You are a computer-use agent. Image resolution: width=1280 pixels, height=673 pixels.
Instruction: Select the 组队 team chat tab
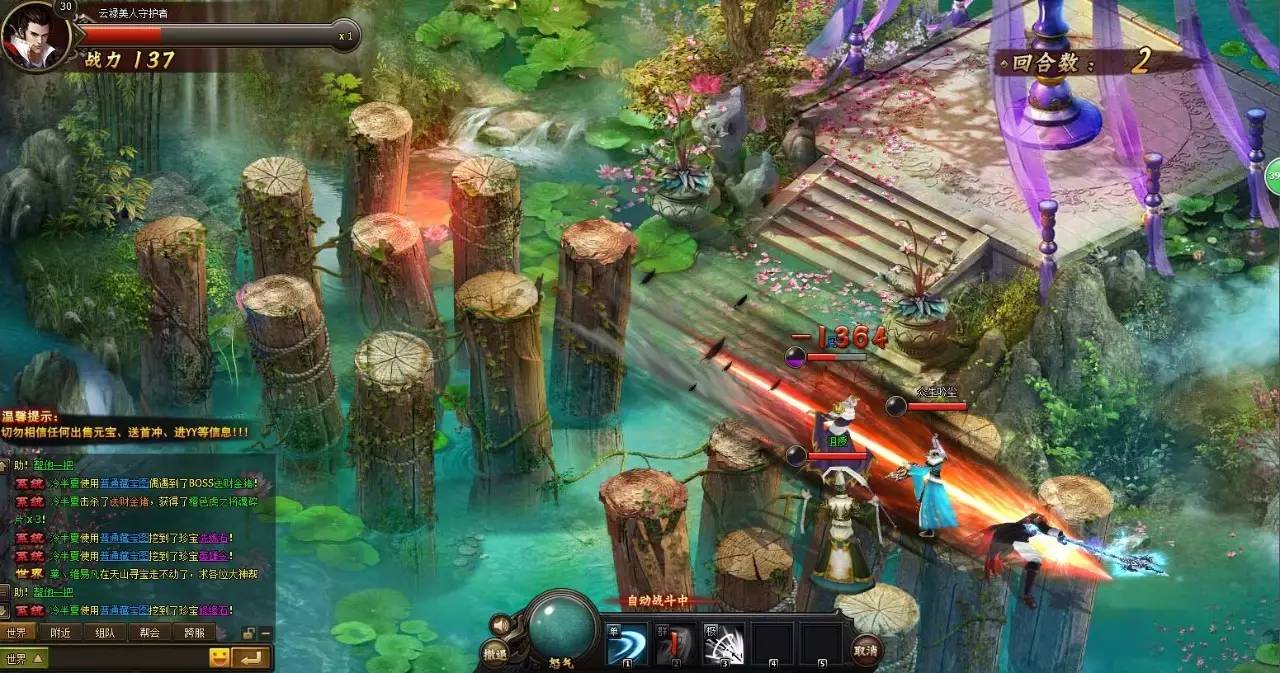click(x=105, y=632)
